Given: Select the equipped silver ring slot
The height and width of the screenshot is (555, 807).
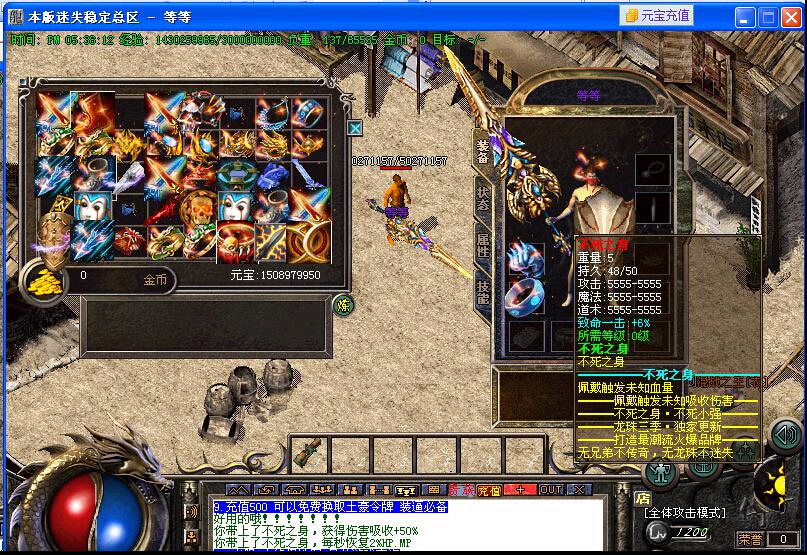Looking at the screenshot, I should [x=526, y=297].
